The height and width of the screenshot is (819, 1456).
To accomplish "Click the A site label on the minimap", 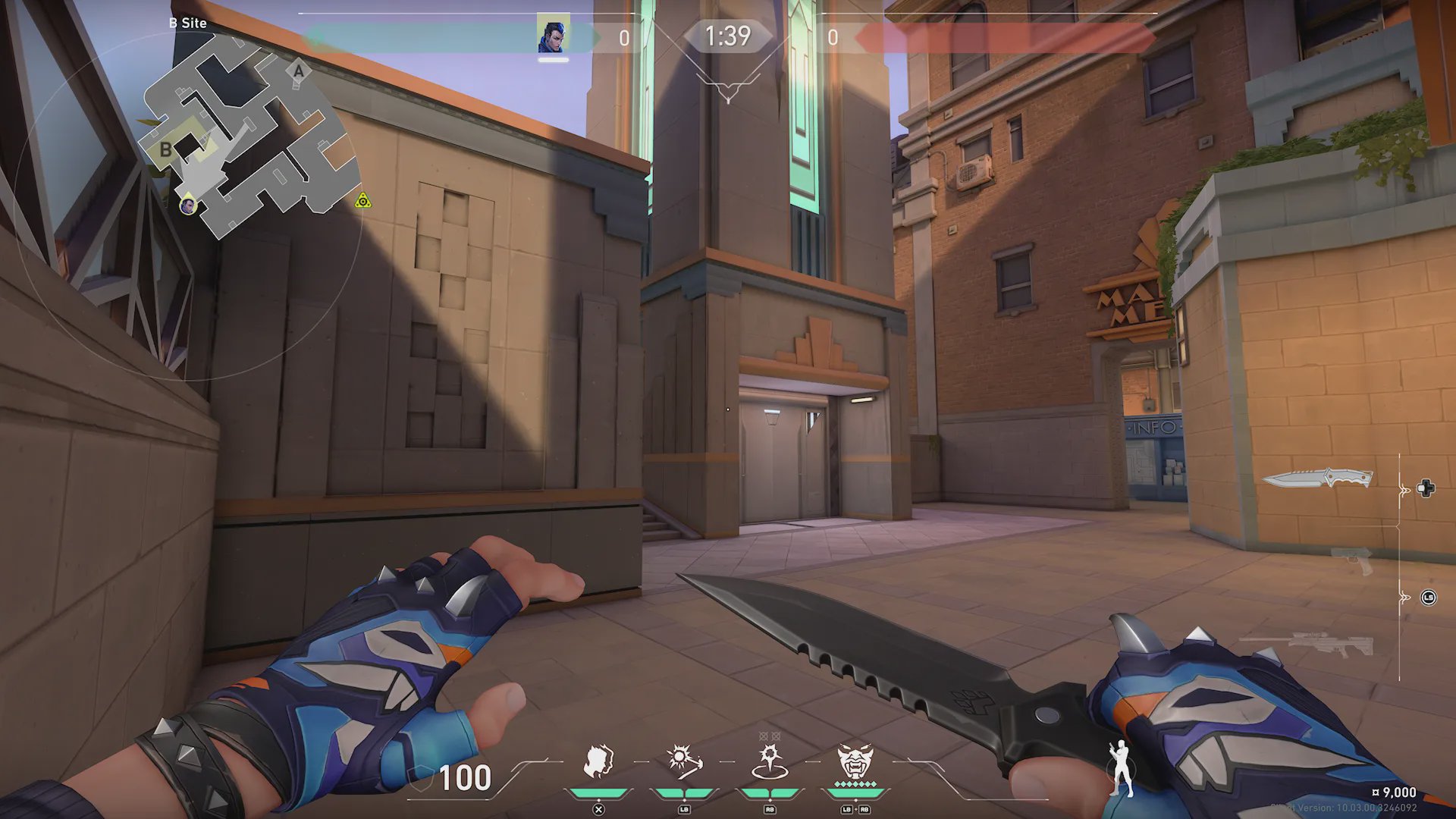I will (298, 72).
